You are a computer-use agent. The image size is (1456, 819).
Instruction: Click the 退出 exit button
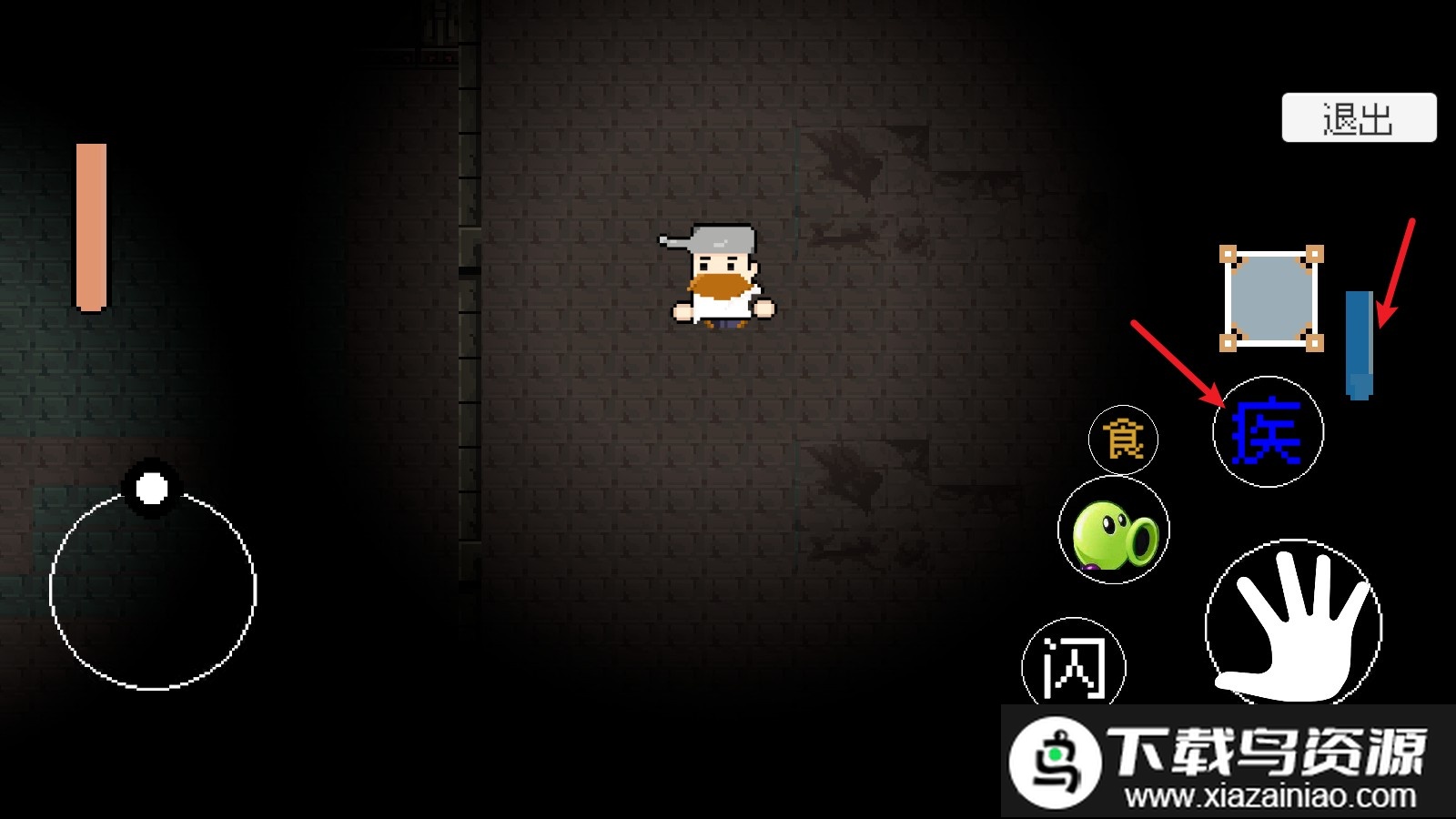pyautogui.click(x=1359, y=118)
